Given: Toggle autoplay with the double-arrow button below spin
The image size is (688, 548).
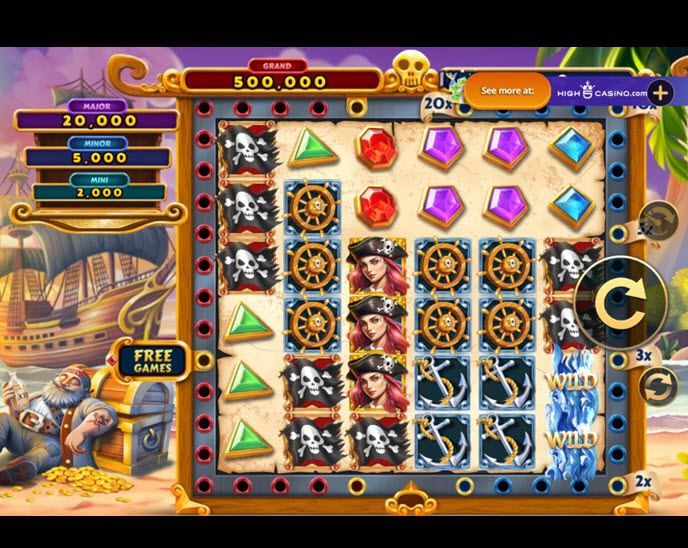Looking at the screenshot, I should [659, 386].
